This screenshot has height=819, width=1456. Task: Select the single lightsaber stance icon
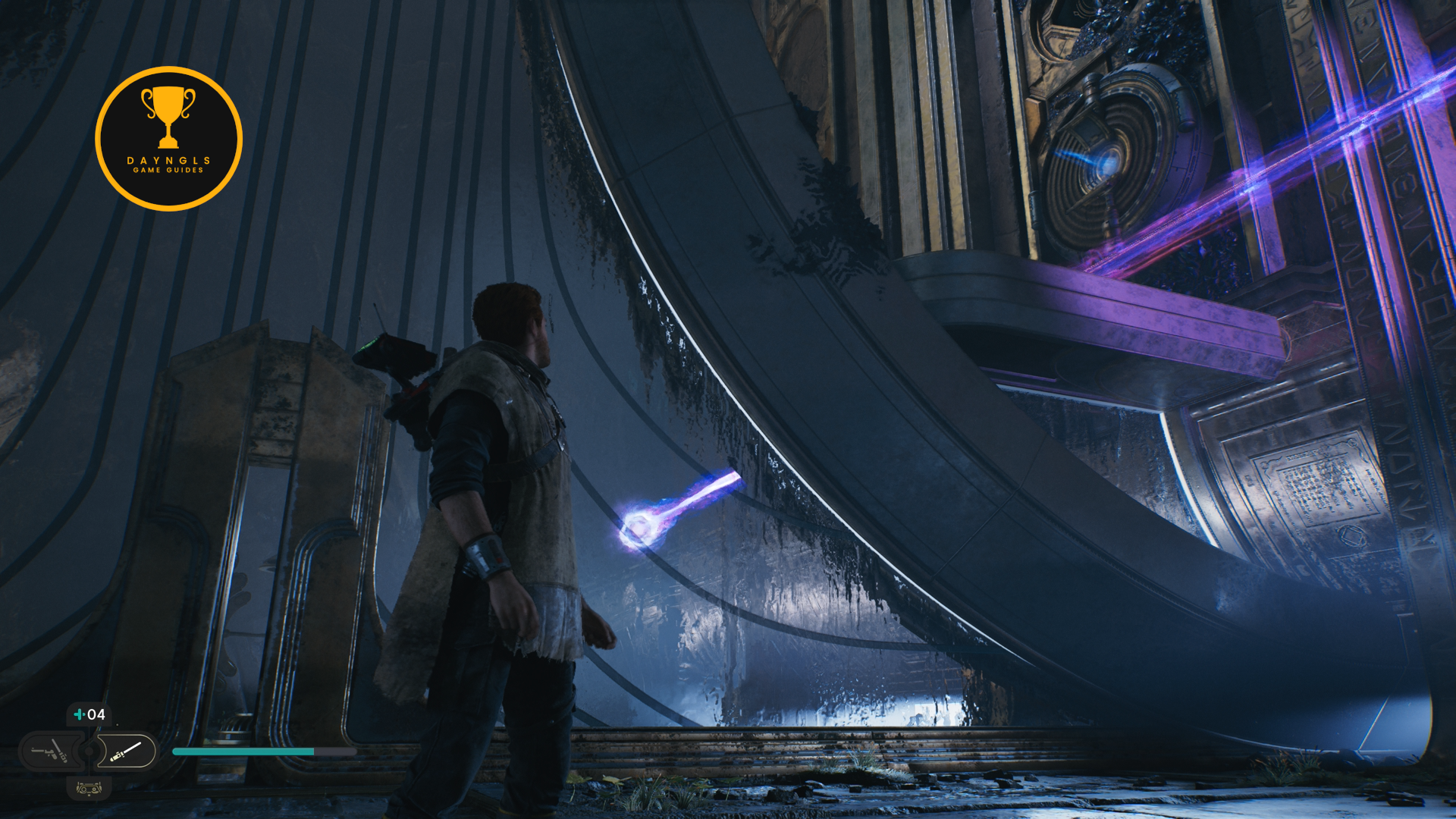(x=126, y=752)
